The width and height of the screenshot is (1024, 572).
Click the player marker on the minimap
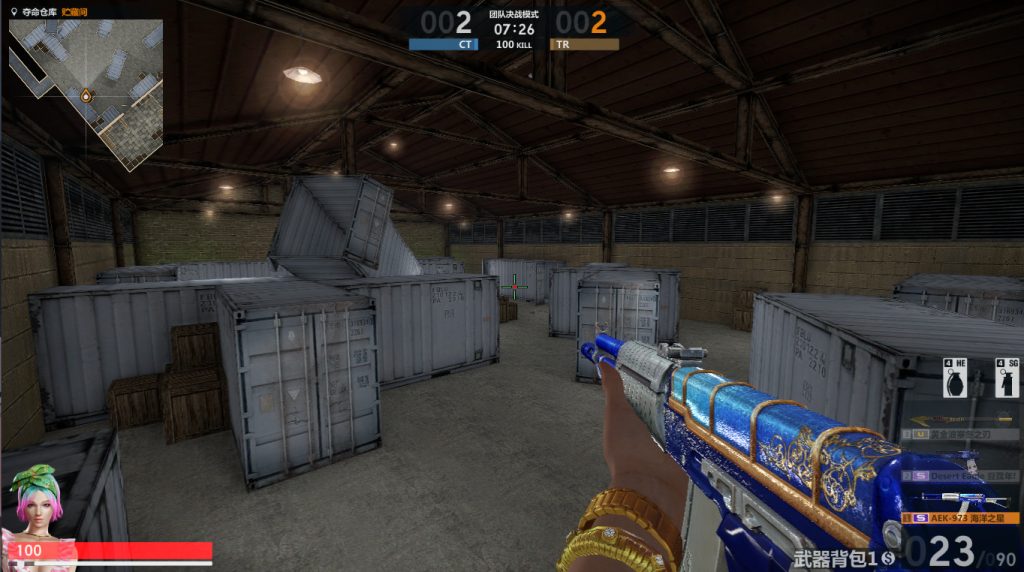(x=86, y=97)
